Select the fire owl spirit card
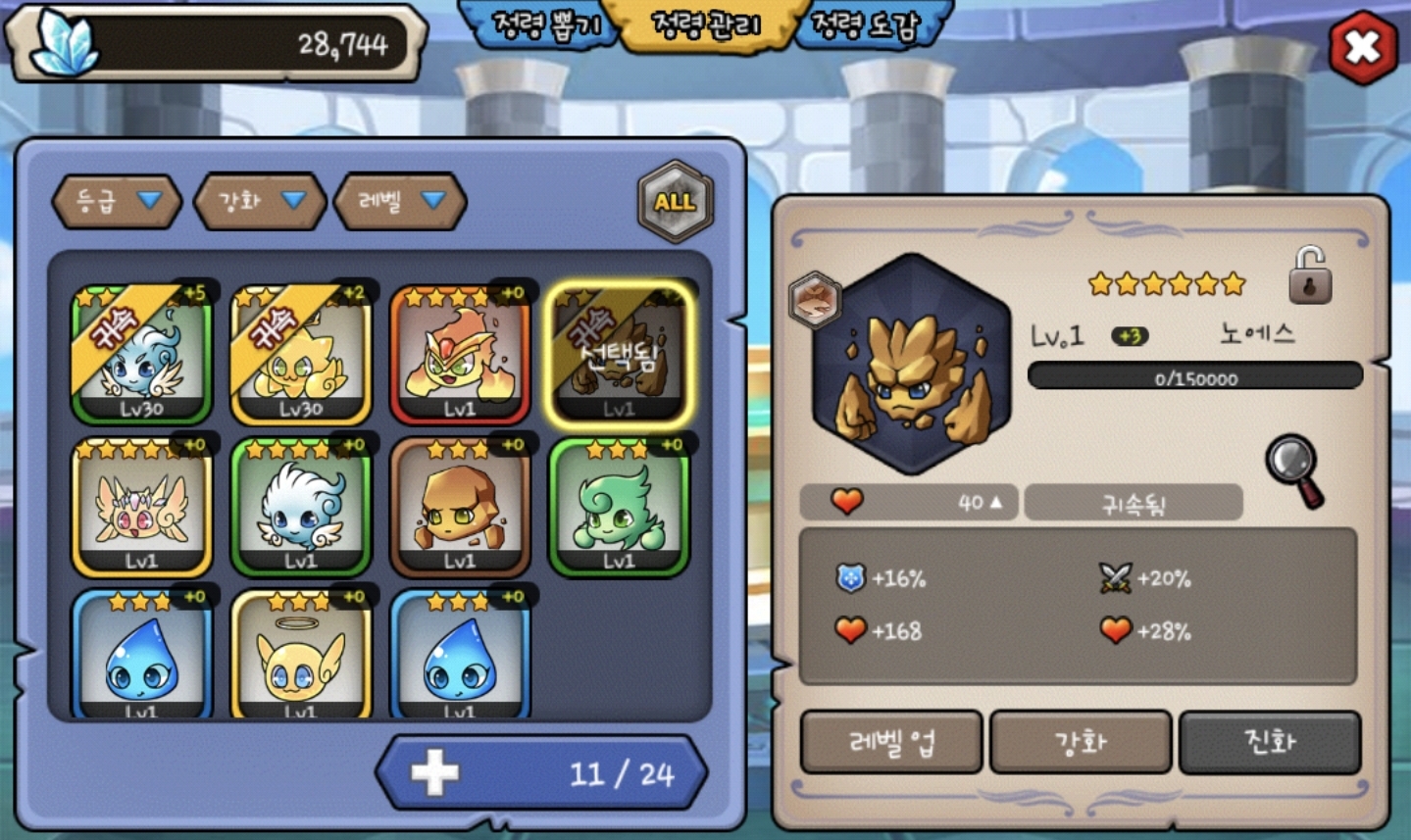 [460, 355]
